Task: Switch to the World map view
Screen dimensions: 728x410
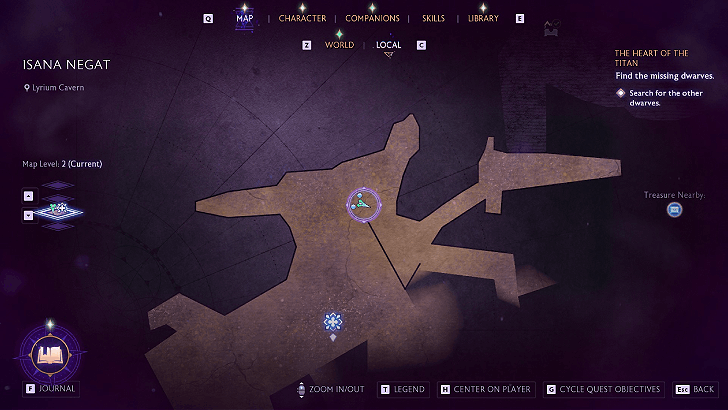Action: (x=339, y=45)
